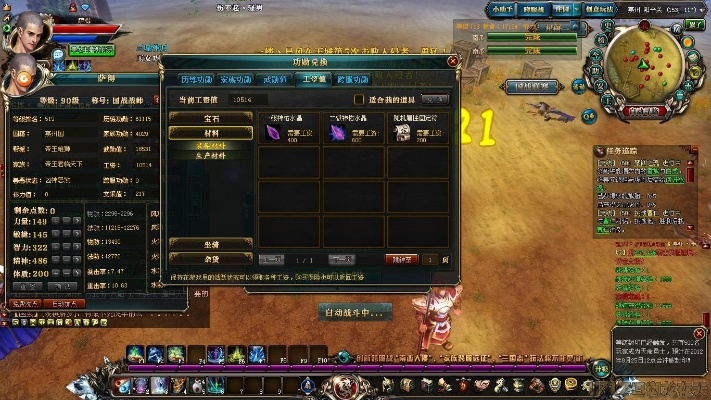Select the 宝石 category

(x=210, y=118)
